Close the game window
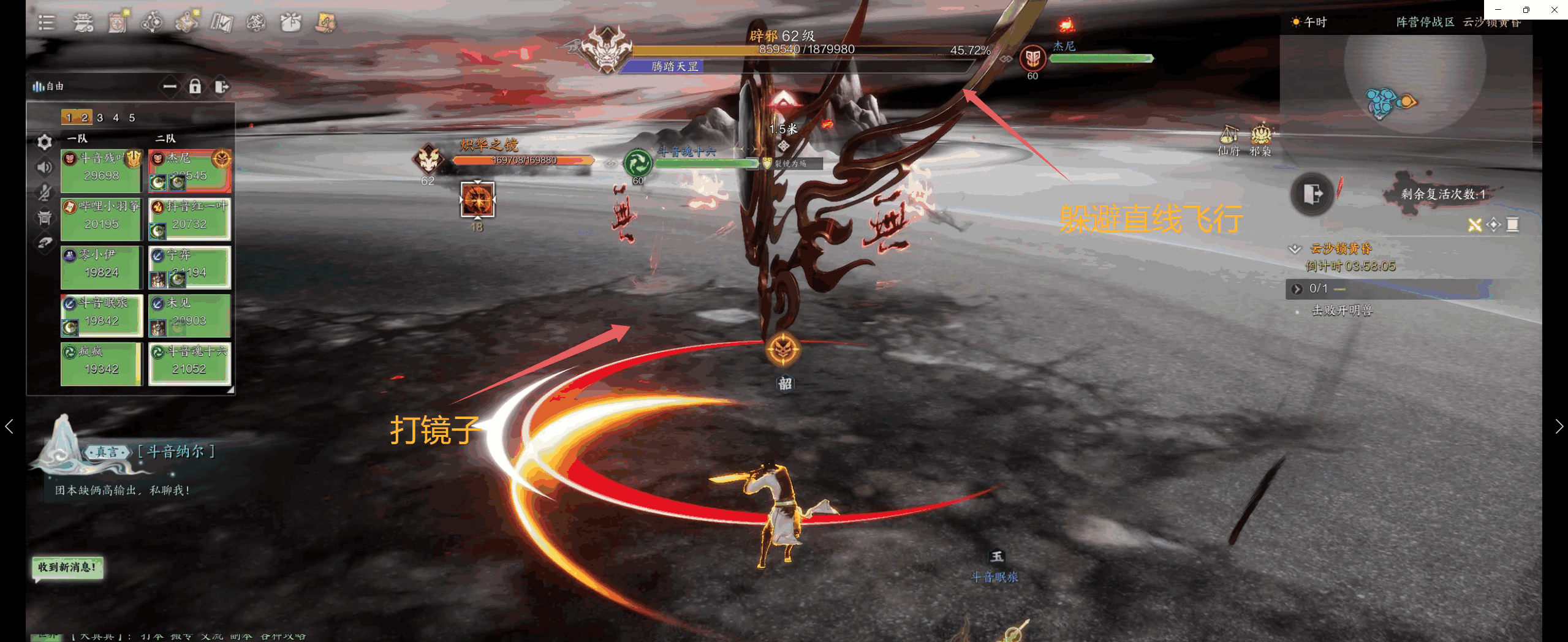Viewport: 1568px width, 642px height. [x=1554, y=10]
